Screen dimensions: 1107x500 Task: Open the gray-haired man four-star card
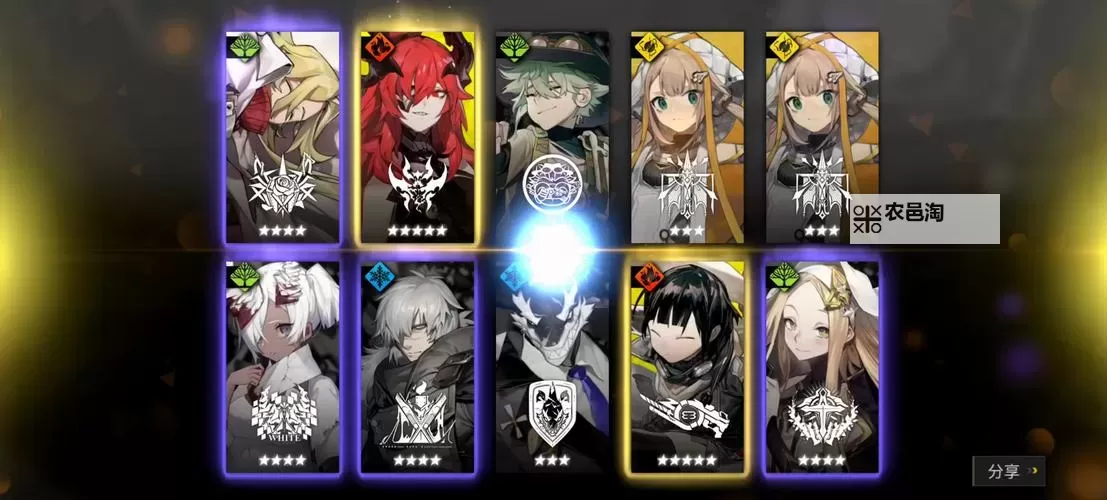pos(418,366)
